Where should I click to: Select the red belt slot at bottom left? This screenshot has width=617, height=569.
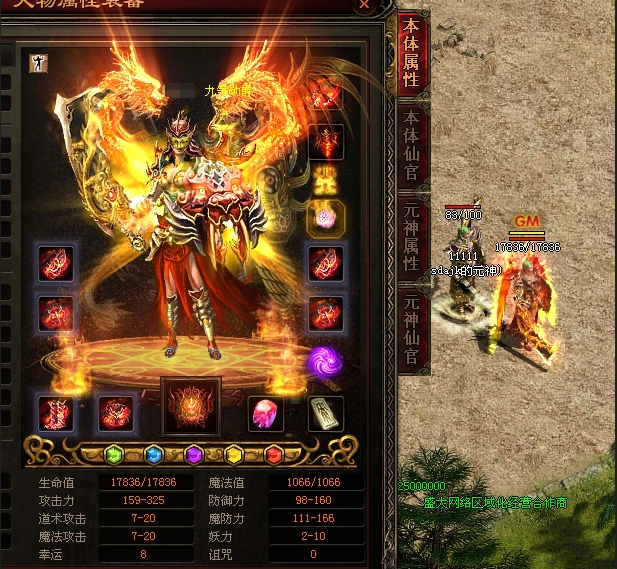(x=54, y=413)
